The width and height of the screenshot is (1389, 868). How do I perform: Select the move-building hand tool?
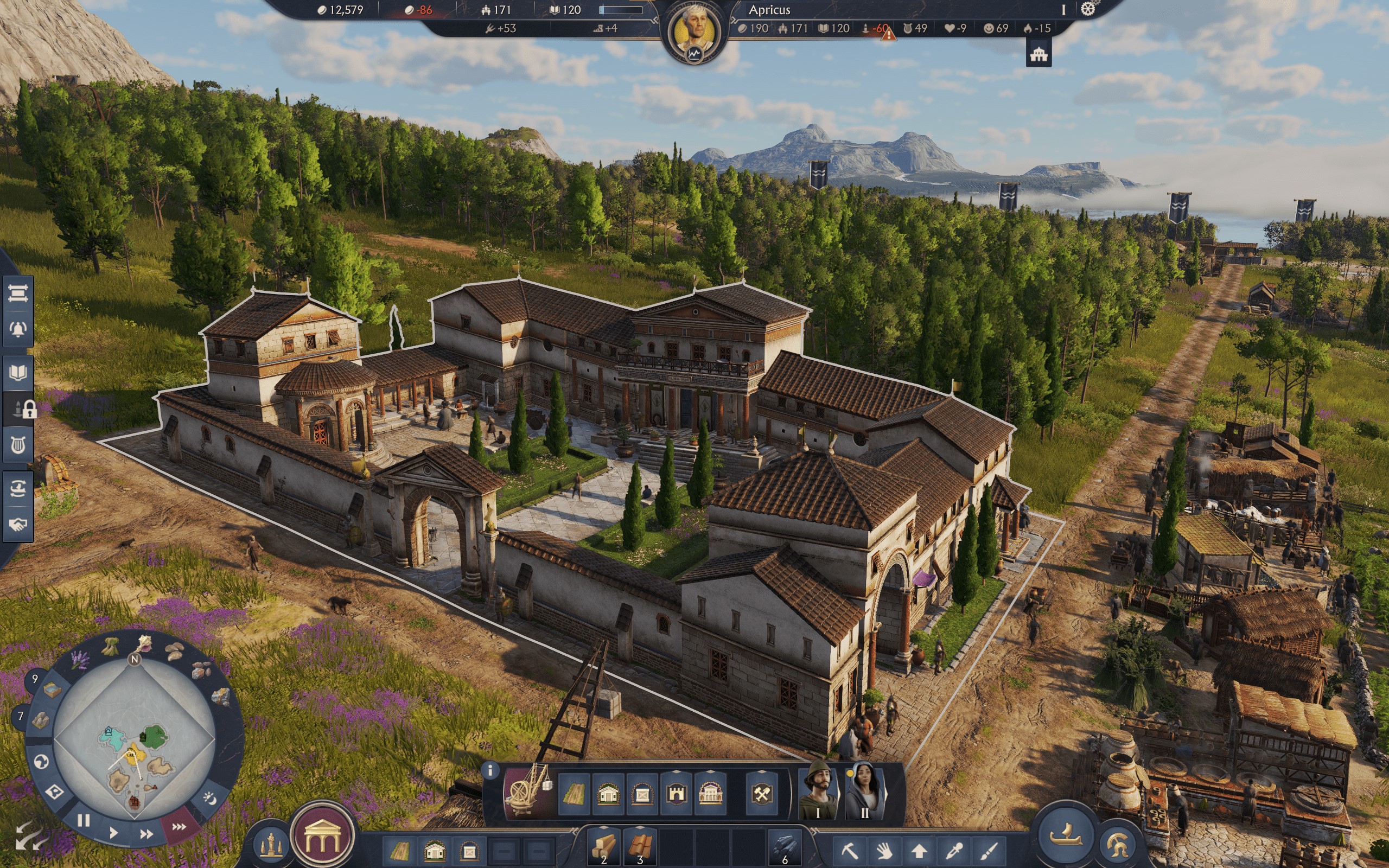pos(885,851)
